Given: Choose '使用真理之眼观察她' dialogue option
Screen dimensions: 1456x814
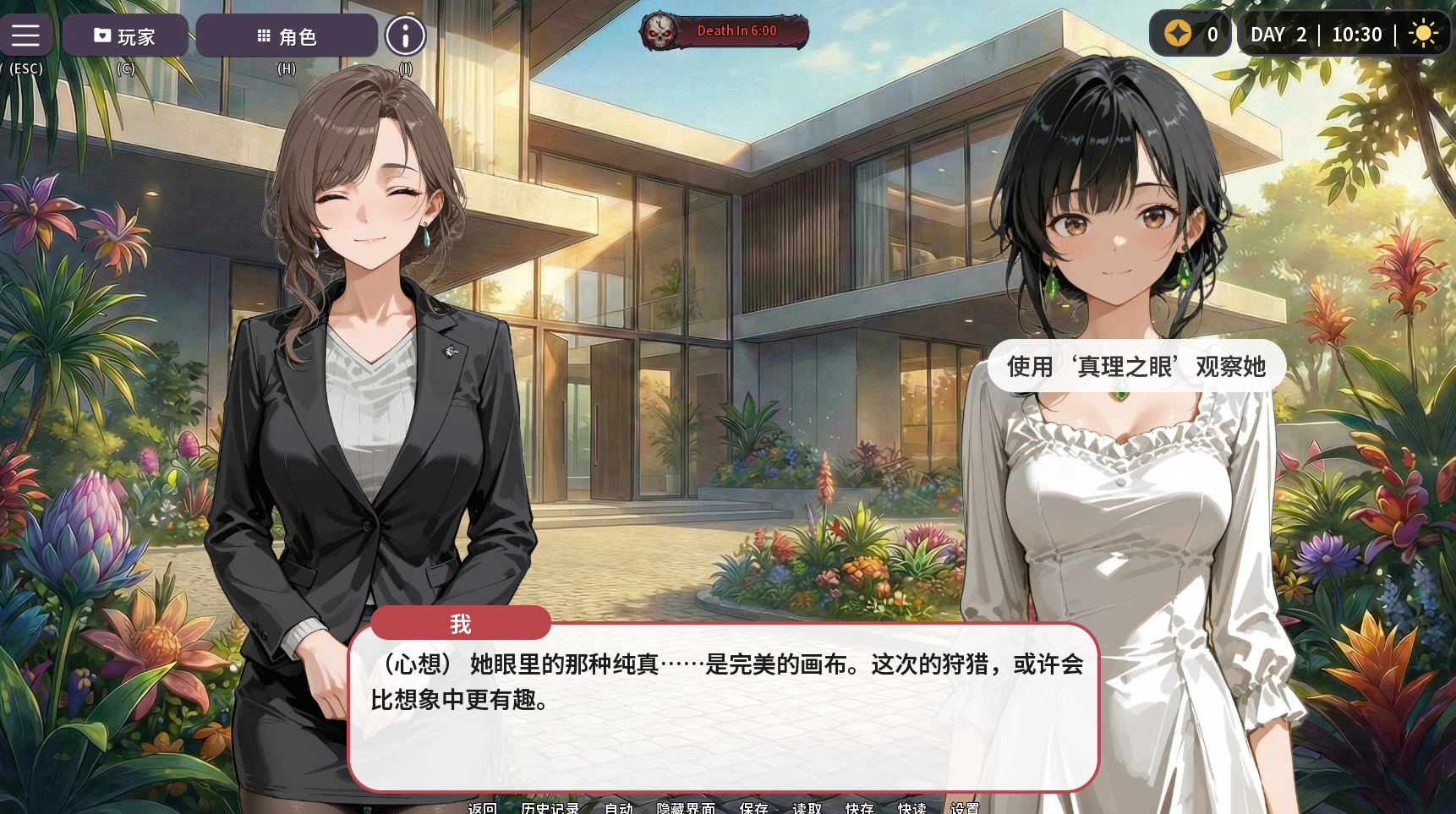Looking at the screenshot, I should (1136, 366).
